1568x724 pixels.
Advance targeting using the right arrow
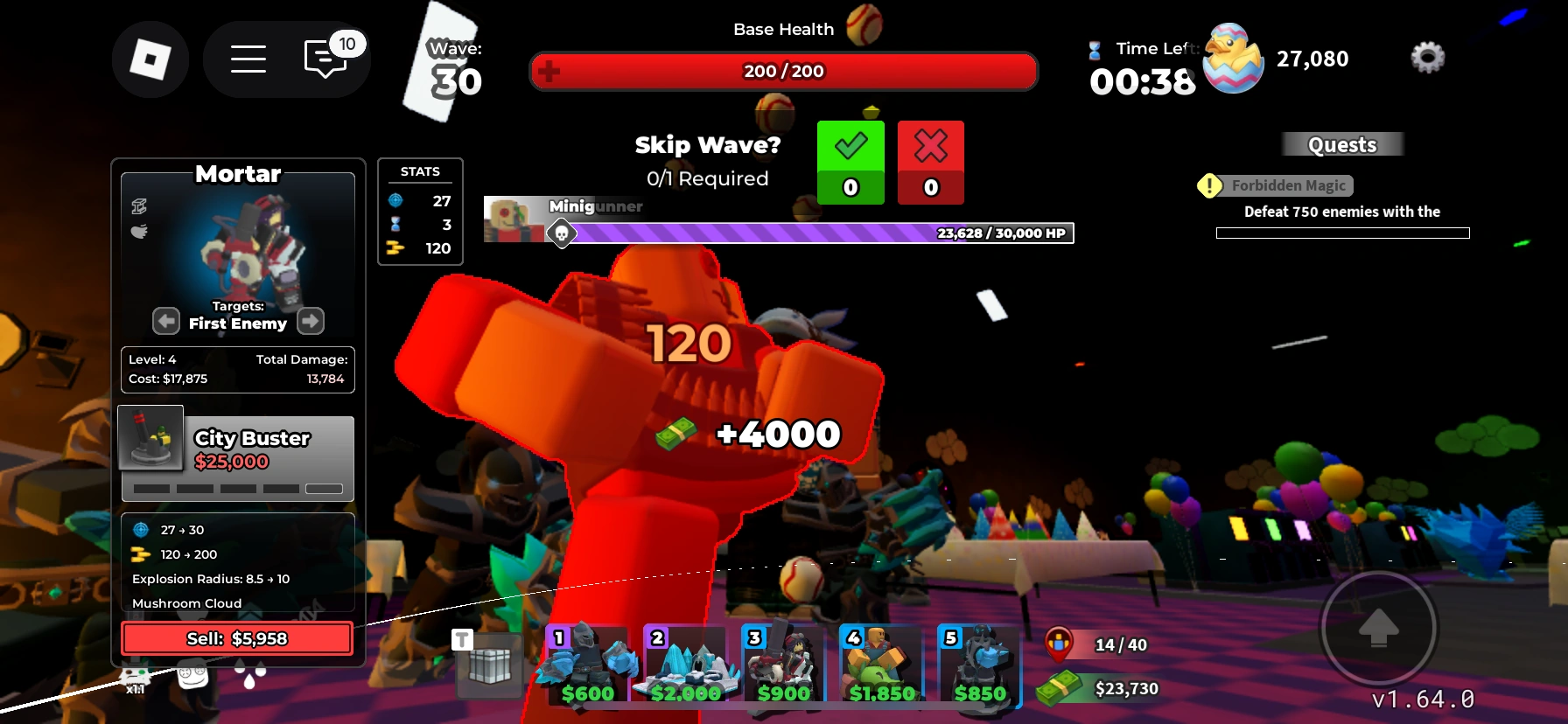310,321
